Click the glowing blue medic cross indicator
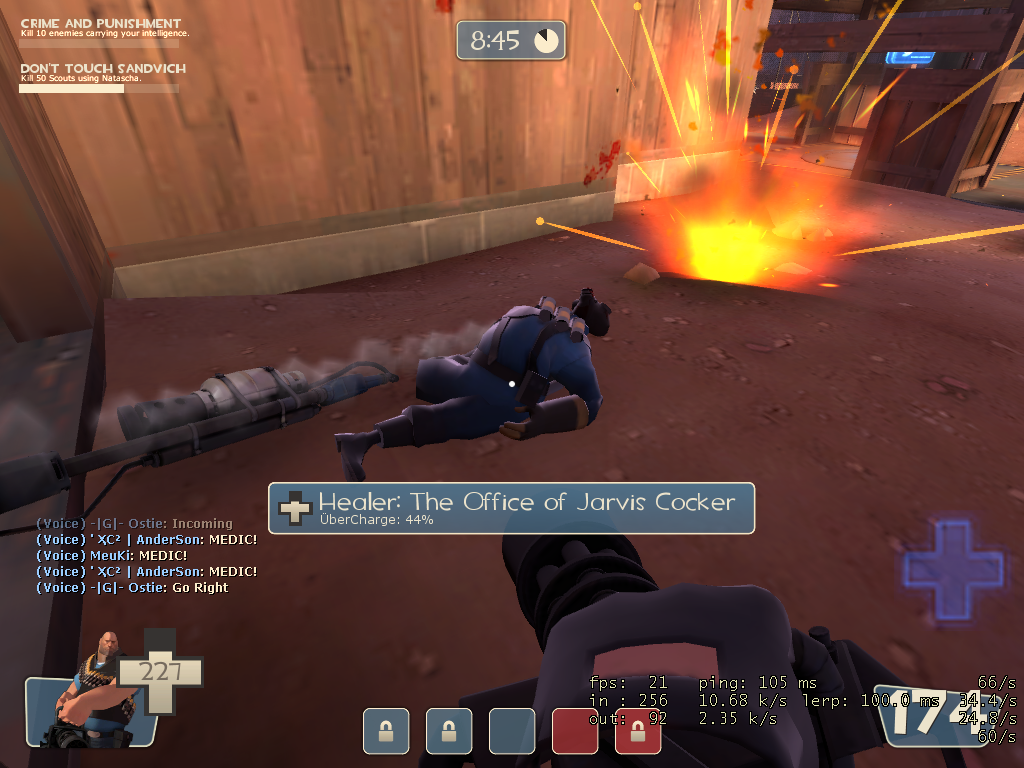The width and height of the screenshot is (1024, 768). pos(952,567)
